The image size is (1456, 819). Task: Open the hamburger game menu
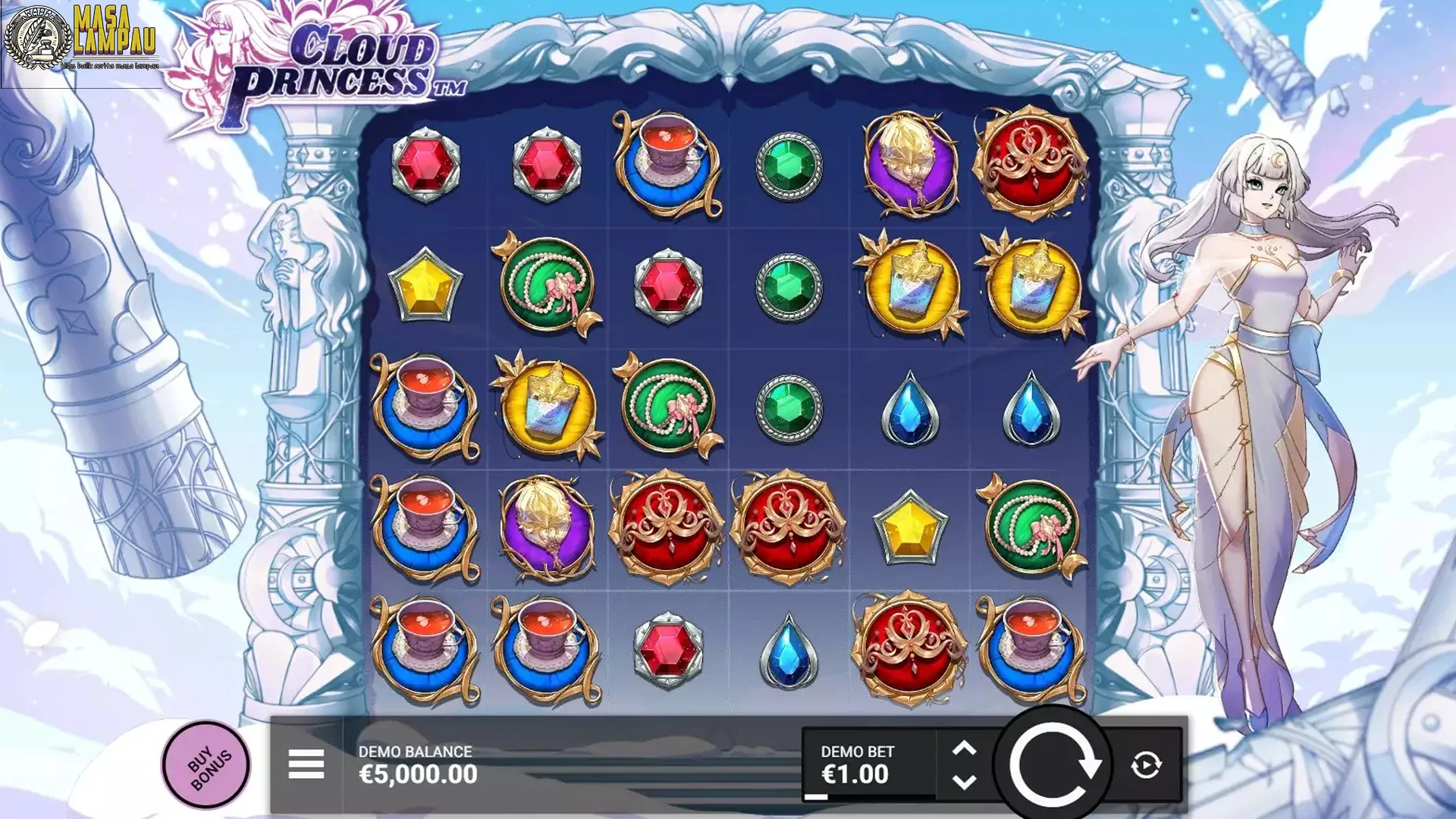(x=306, y=764)
